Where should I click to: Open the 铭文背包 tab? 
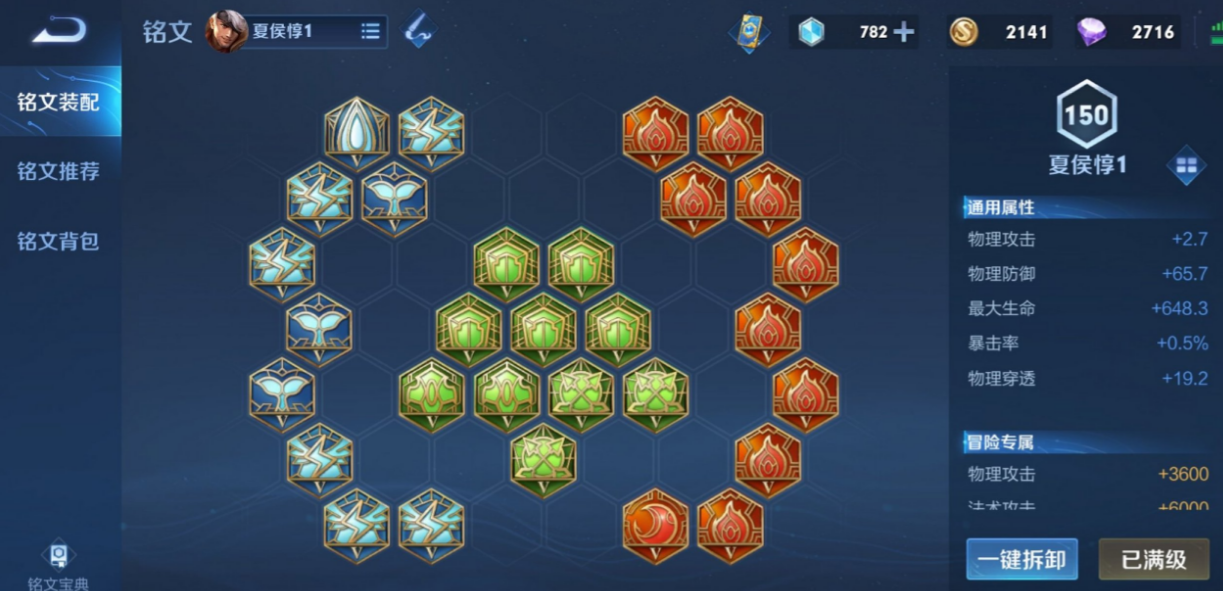tap(59, 241)
